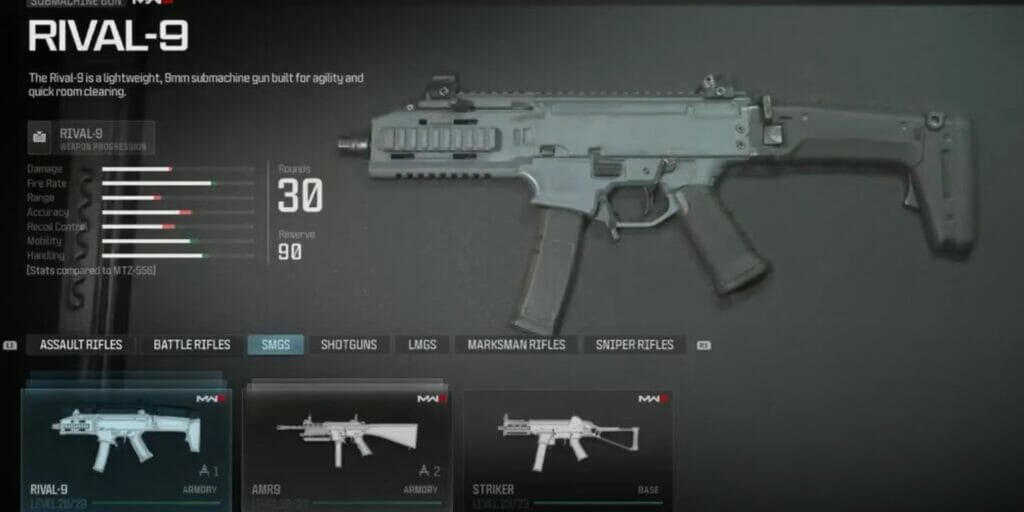Switch to the Assault Rifles tab
1024x512 pixels.
tap(81, 345)
